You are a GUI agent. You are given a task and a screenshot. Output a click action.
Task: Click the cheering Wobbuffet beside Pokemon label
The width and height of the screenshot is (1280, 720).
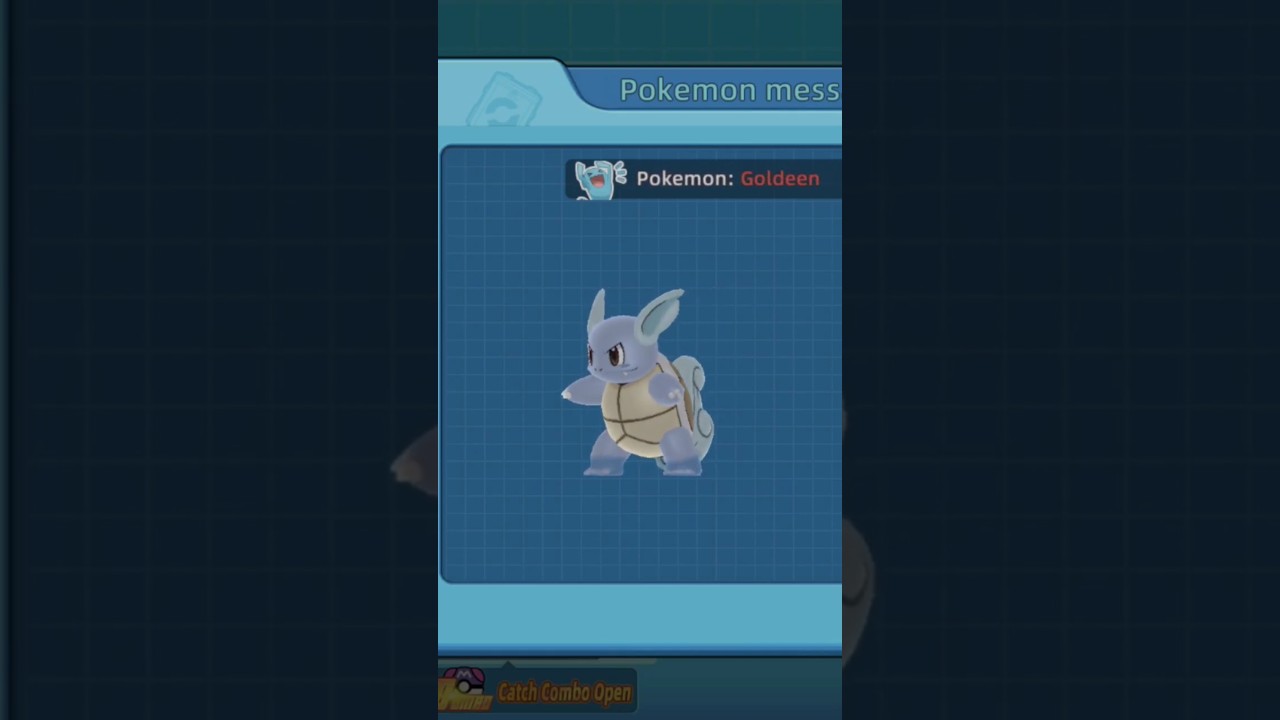pos(596,178)
